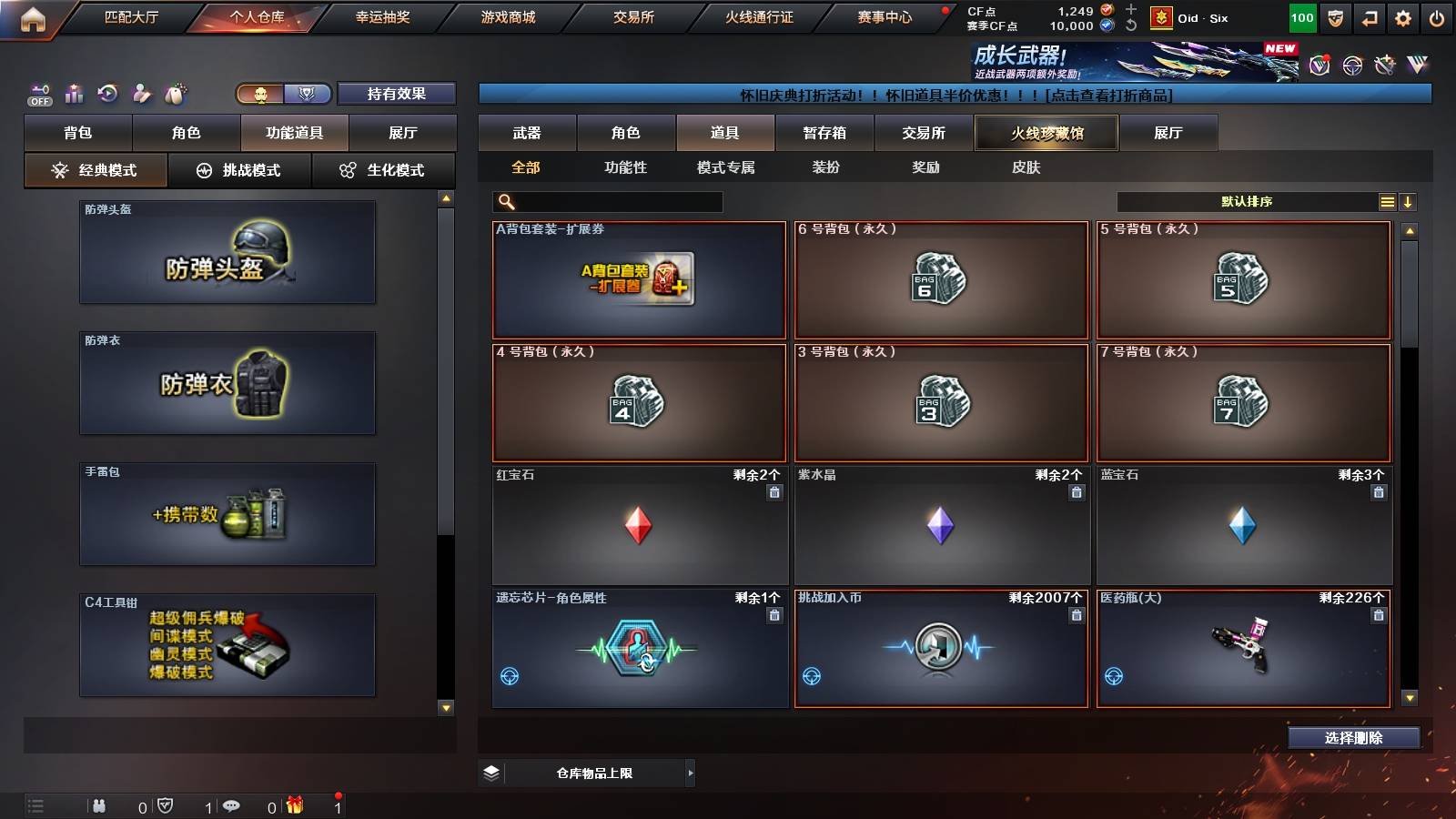Click the sort direction arrow beside 默认排序
Image resolution: width=1456 pixels, height=819 pixels.
[1409, 201]
